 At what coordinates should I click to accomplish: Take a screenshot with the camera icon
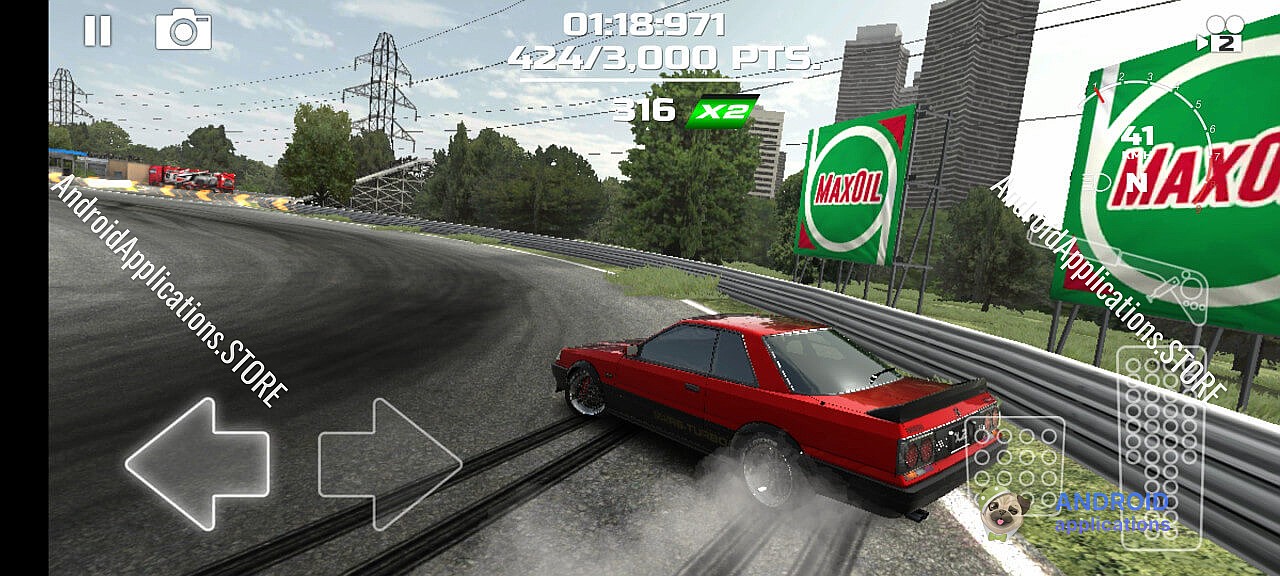[183, 30]
